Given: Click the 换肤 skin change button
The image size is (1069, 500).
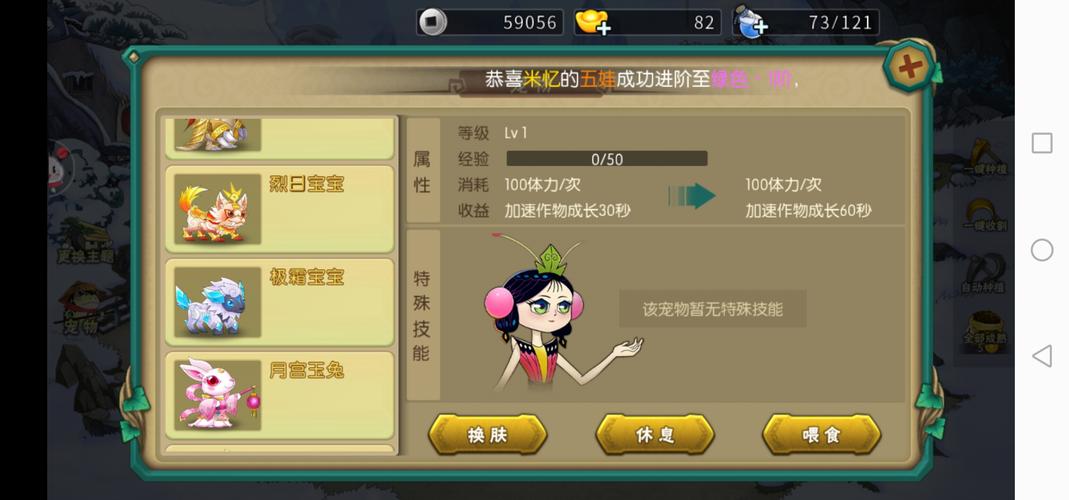Looking at the screenshot, I should pos(488,435).
